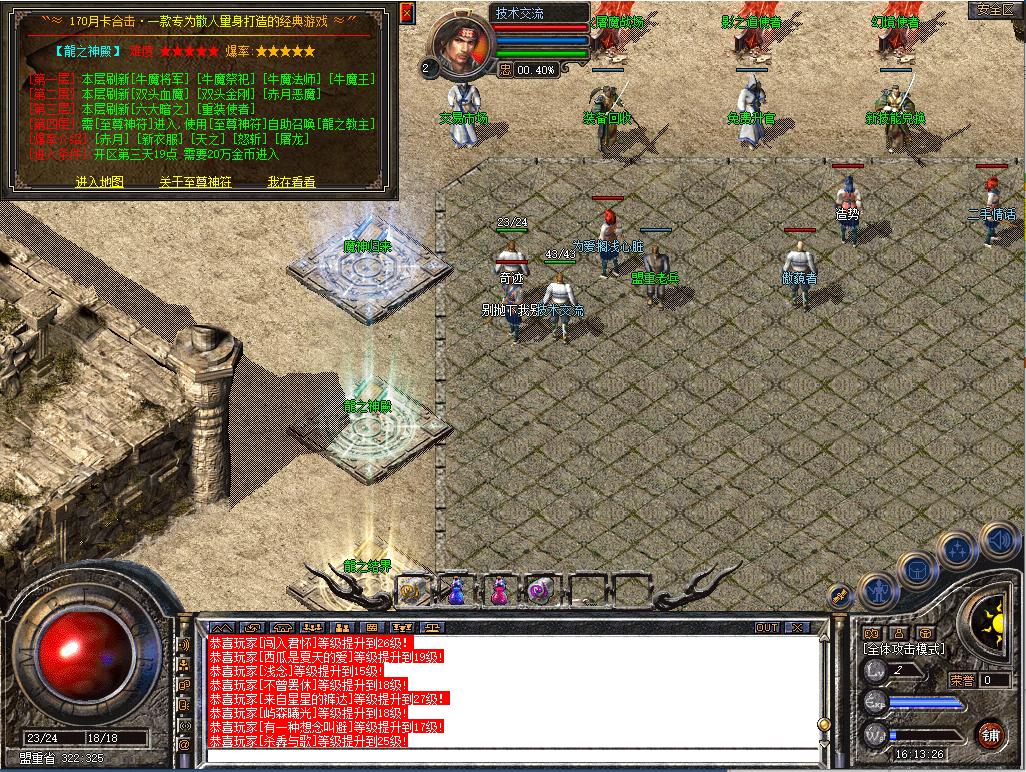Choose the 进入地图 dialogue option
The height and width of the screenshot is (772, 1026).
click(100, 182)
